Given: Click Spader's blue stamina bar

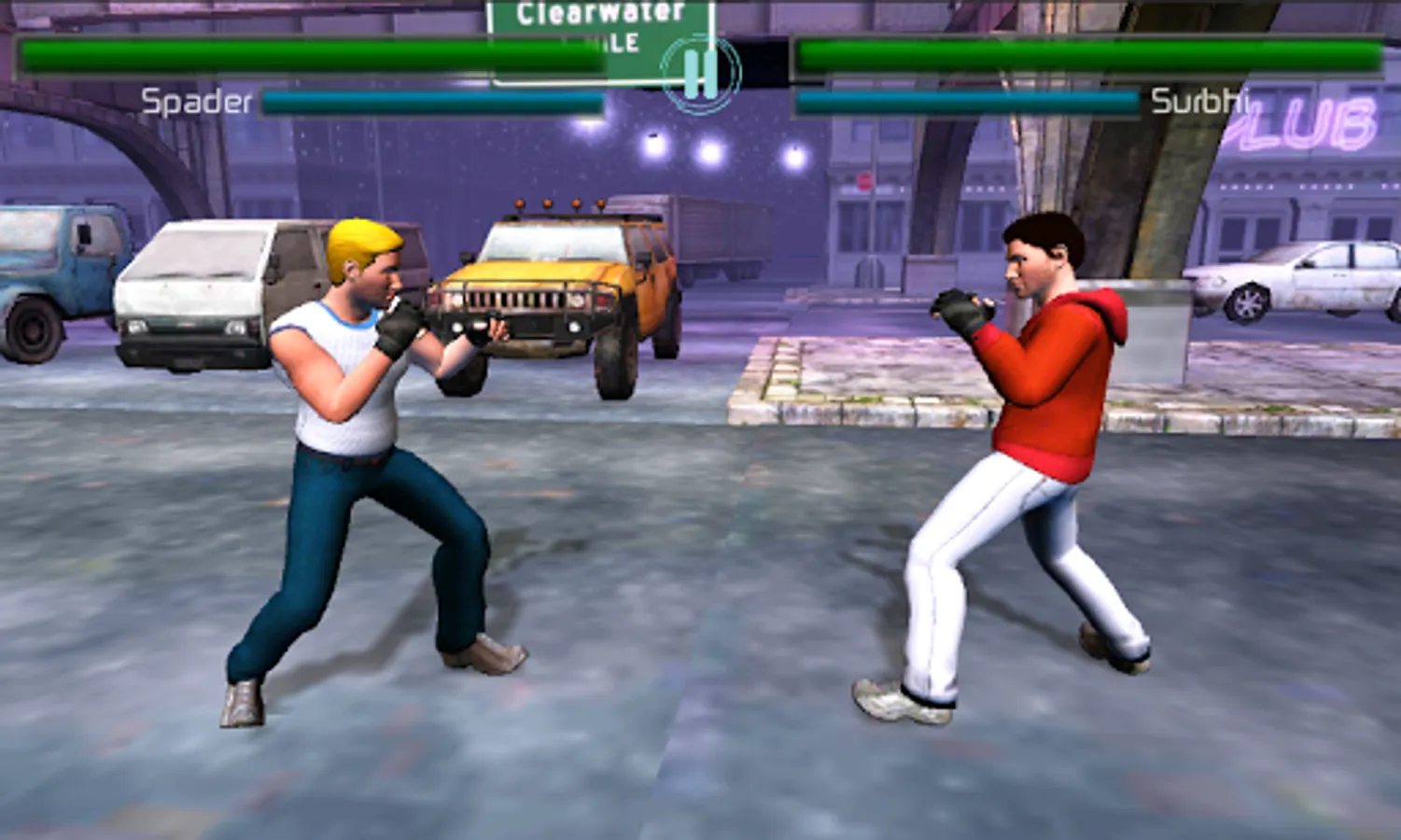Looking at the screenshot, I should (429, 101).
